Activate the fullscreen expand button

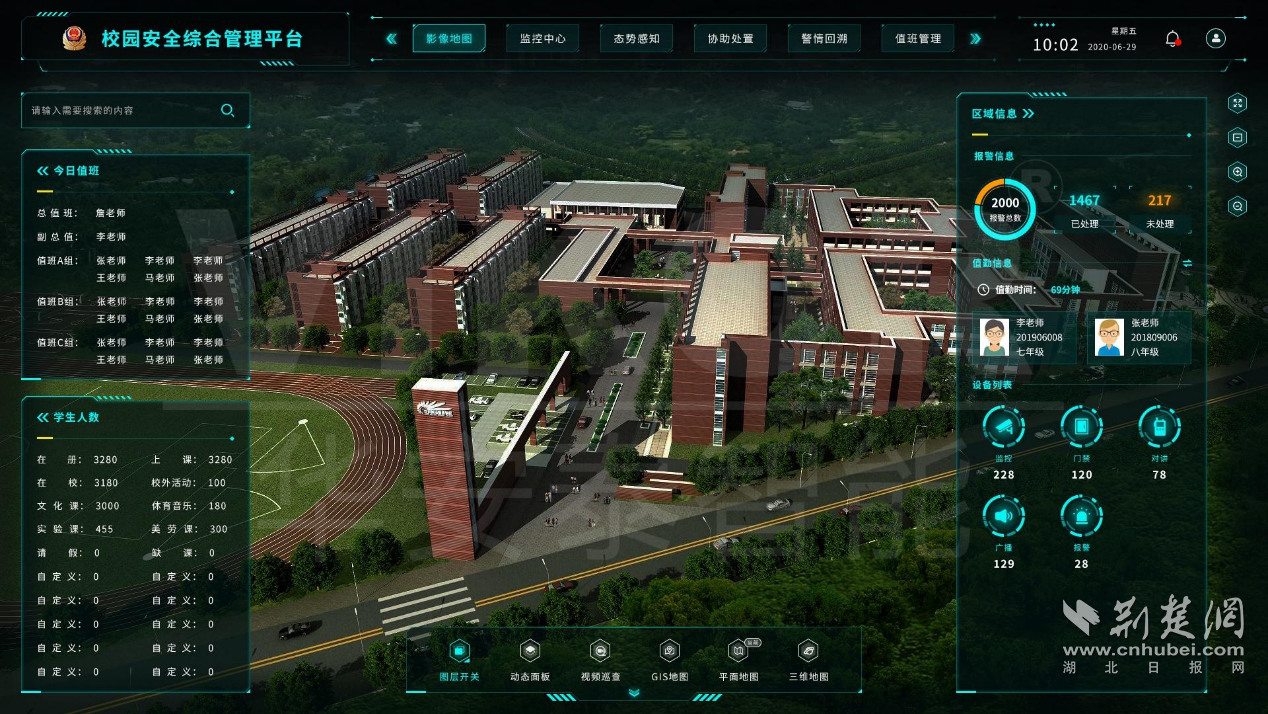click(x=1238, y=103)
